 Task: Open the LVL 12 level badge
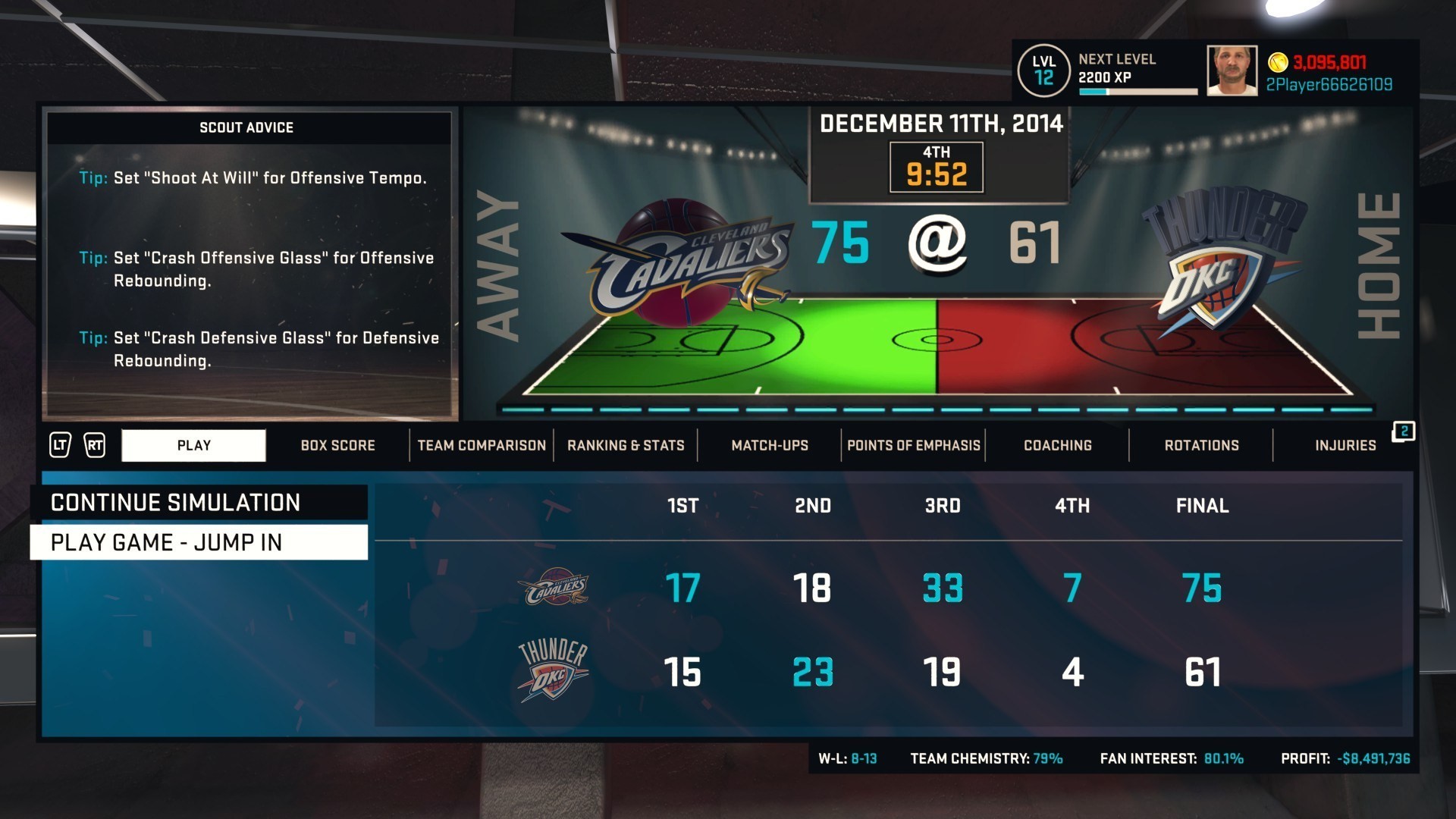1044,70
